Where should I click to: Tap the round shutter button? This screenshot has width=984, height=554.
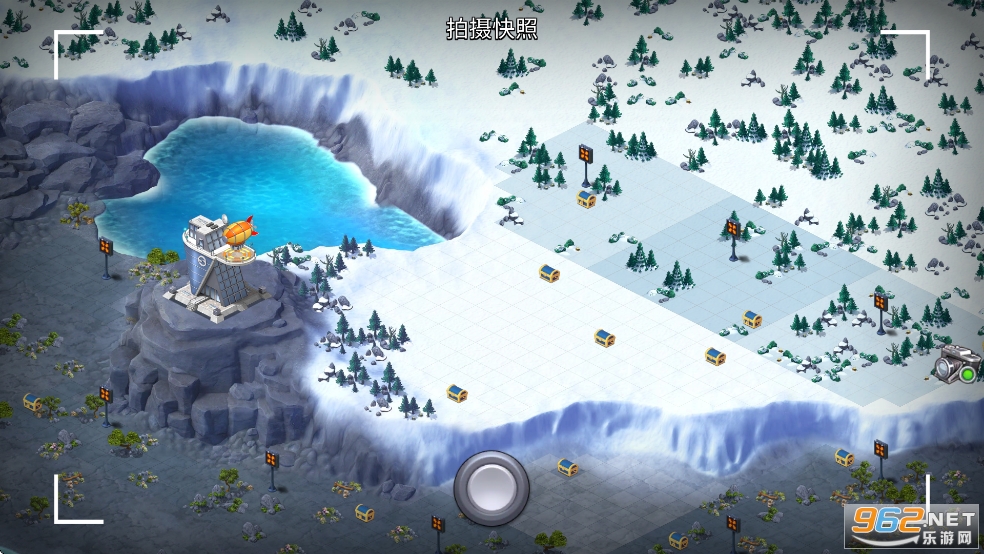click(491, 488)
